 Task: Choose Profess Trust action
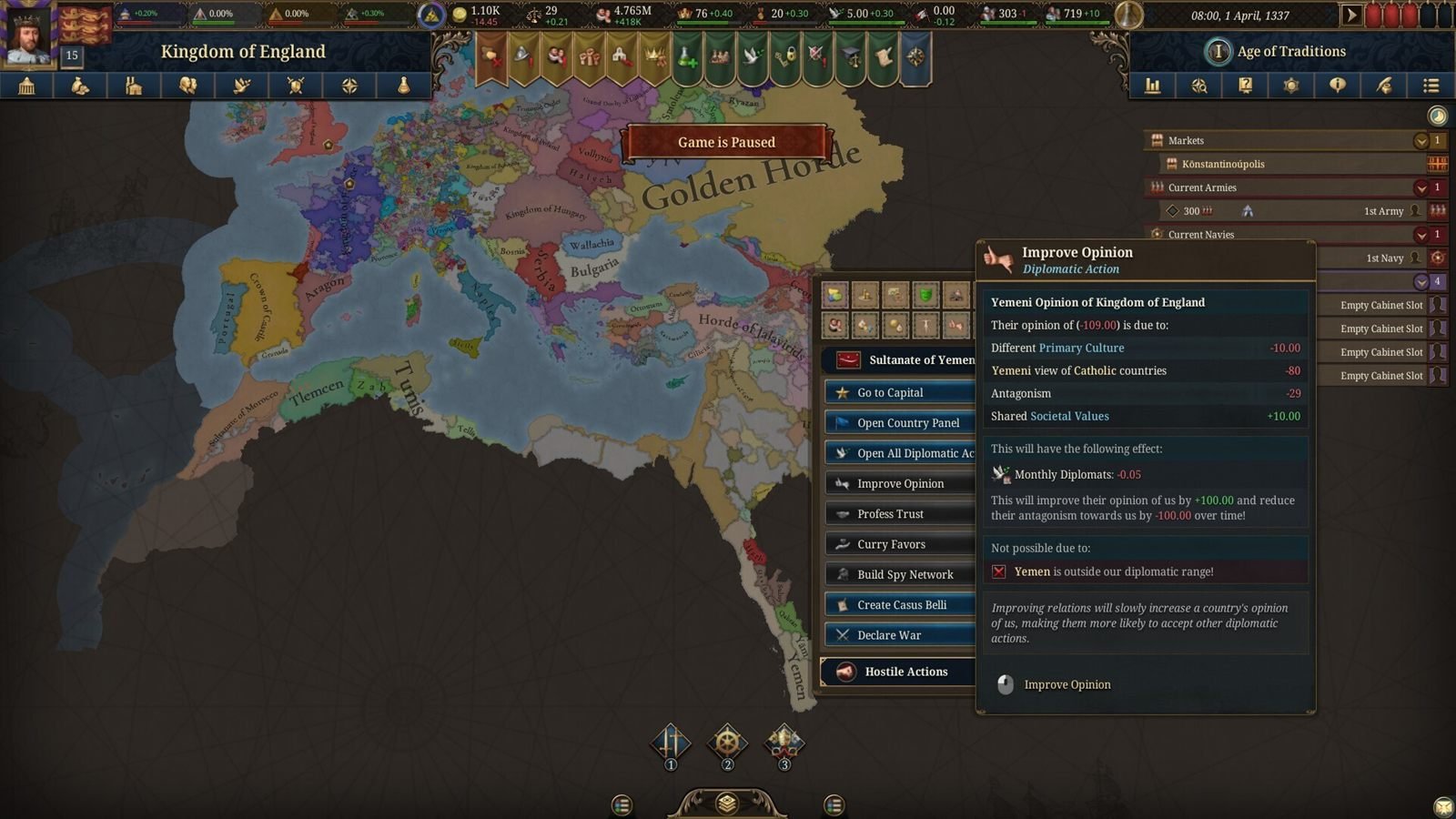click(x=899, y=514)
